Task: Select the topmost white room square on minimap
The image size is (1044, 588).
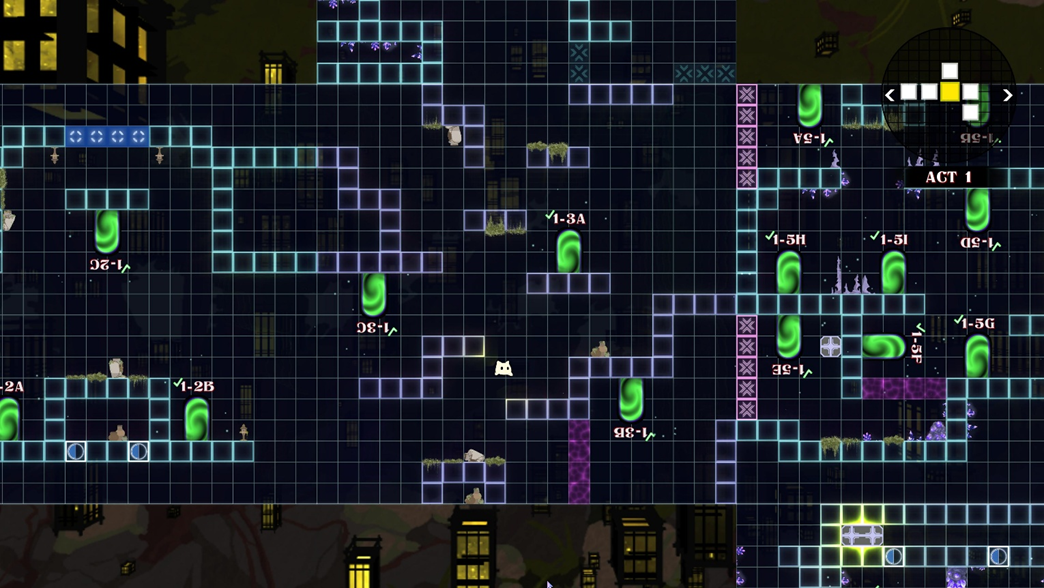Action: (x=950, y=72)
